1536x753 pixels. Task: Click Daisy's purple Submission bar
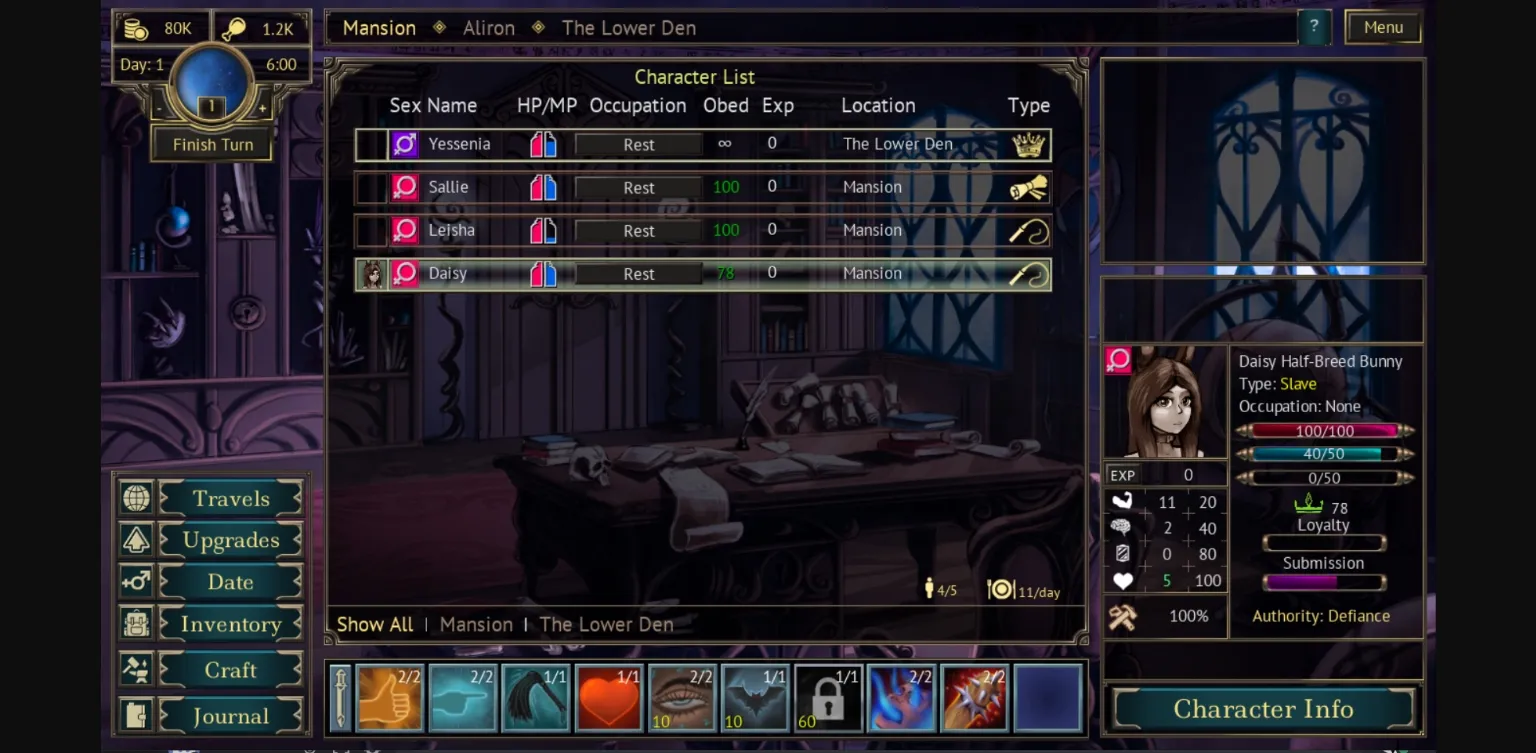(x=1323, y=580)
